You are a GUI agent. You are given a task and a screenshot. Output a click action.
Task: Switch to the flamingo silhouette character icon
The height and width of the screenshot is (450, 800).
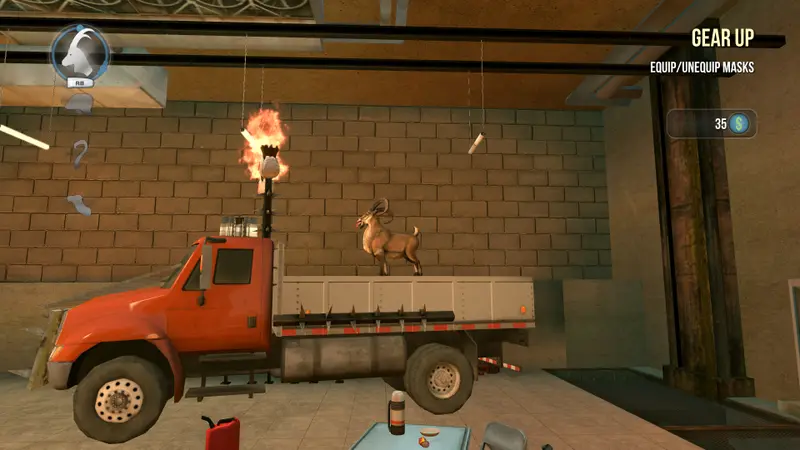coord(79,153)
